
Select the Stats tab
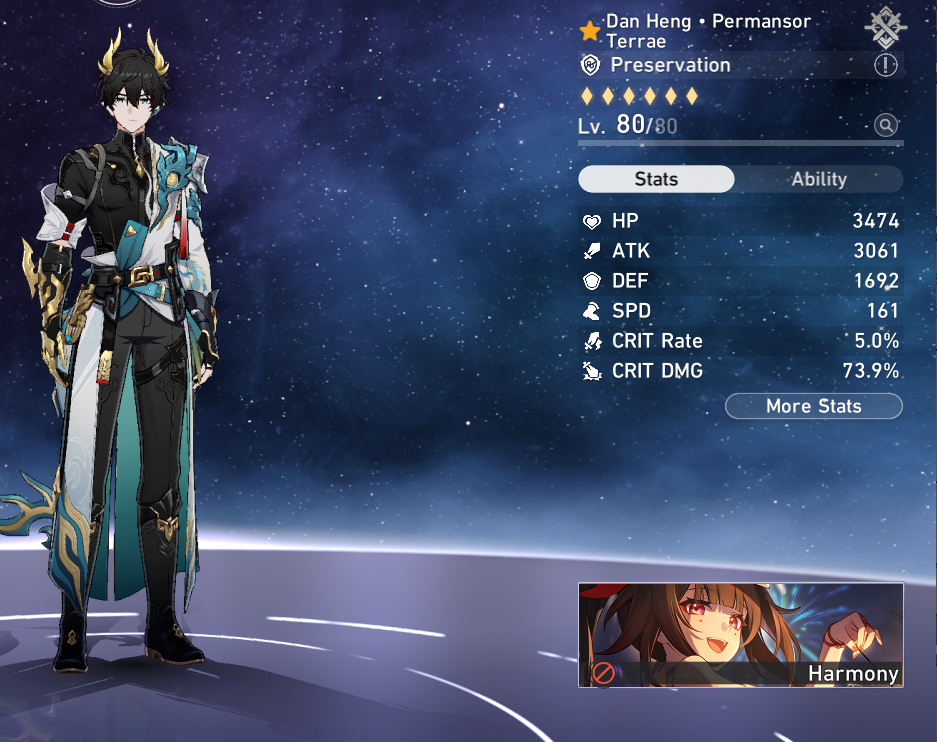tap(656, 180)
